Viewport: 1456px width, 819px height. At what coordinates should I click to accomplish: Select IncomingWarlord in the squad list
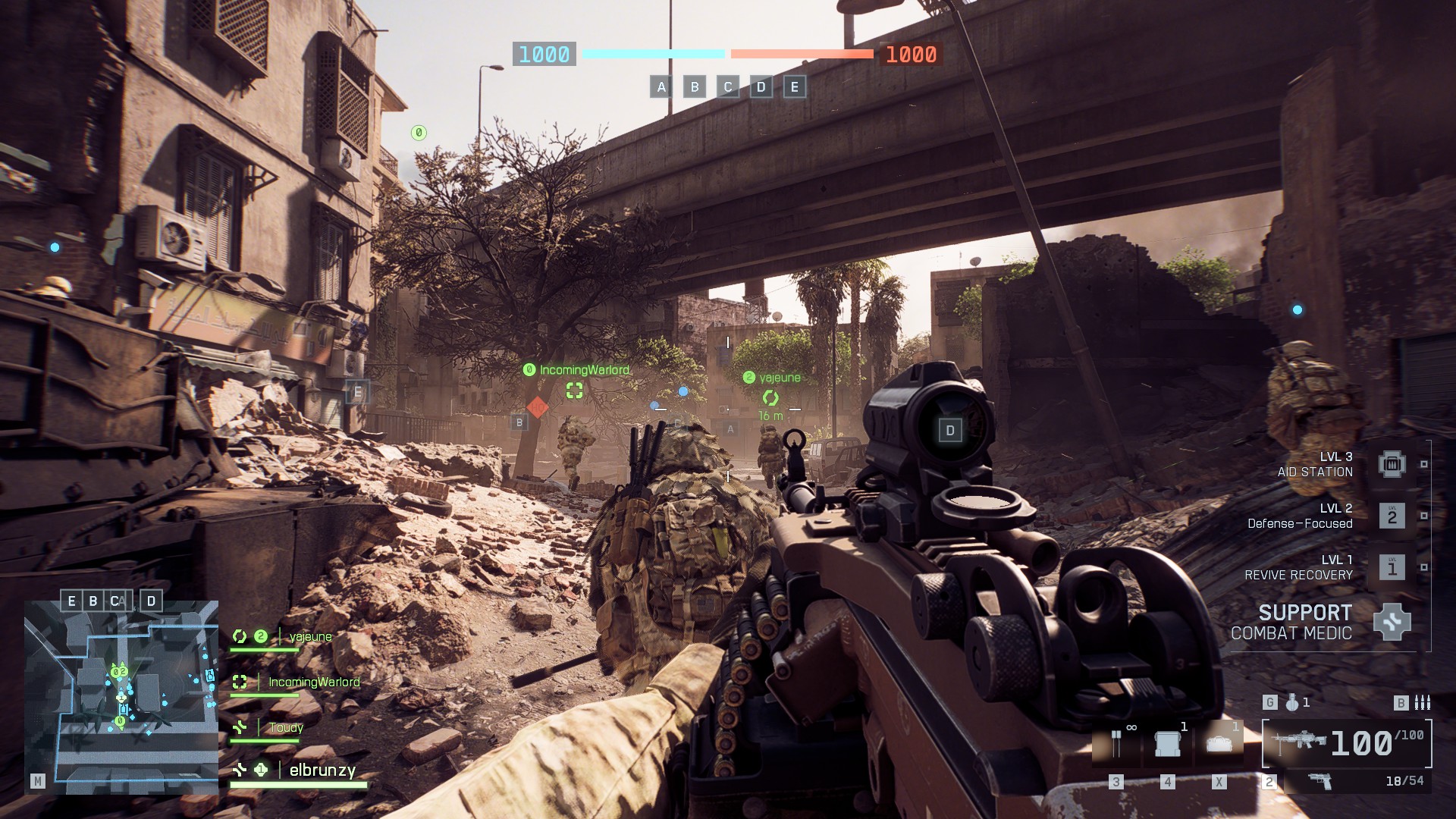coord(313,682)
